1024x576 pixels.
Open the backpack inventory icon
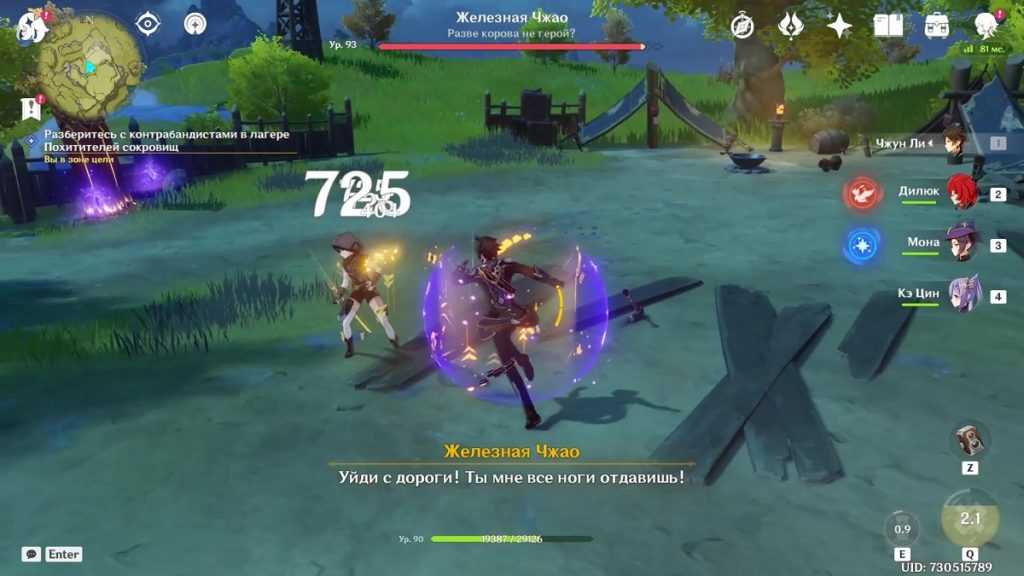pos(937,26)
